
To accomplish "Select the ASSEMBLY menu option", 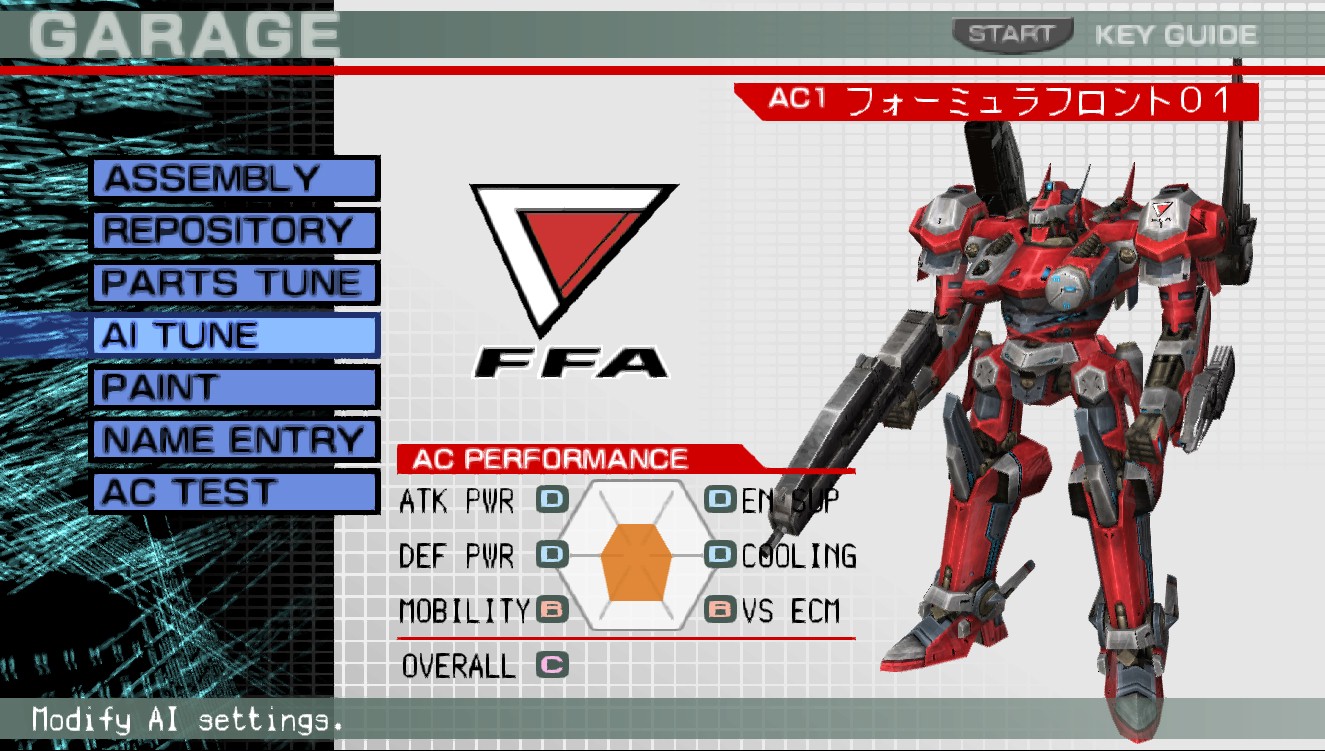I will click(x=232, y=177).
